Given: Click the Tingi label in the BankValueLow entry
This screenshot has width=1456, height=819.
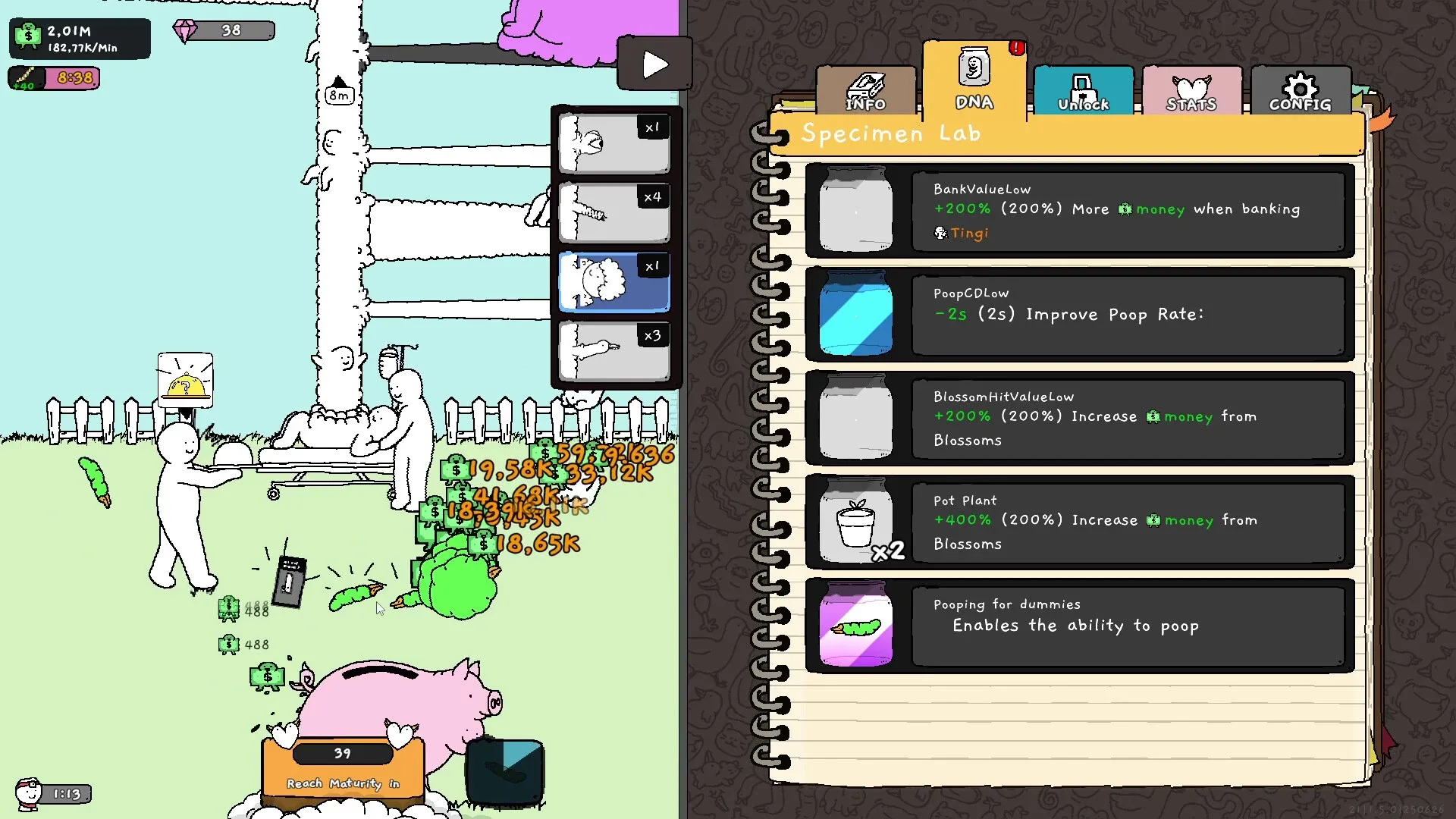Looking at the screenshot, I should [x=968, y=234].
